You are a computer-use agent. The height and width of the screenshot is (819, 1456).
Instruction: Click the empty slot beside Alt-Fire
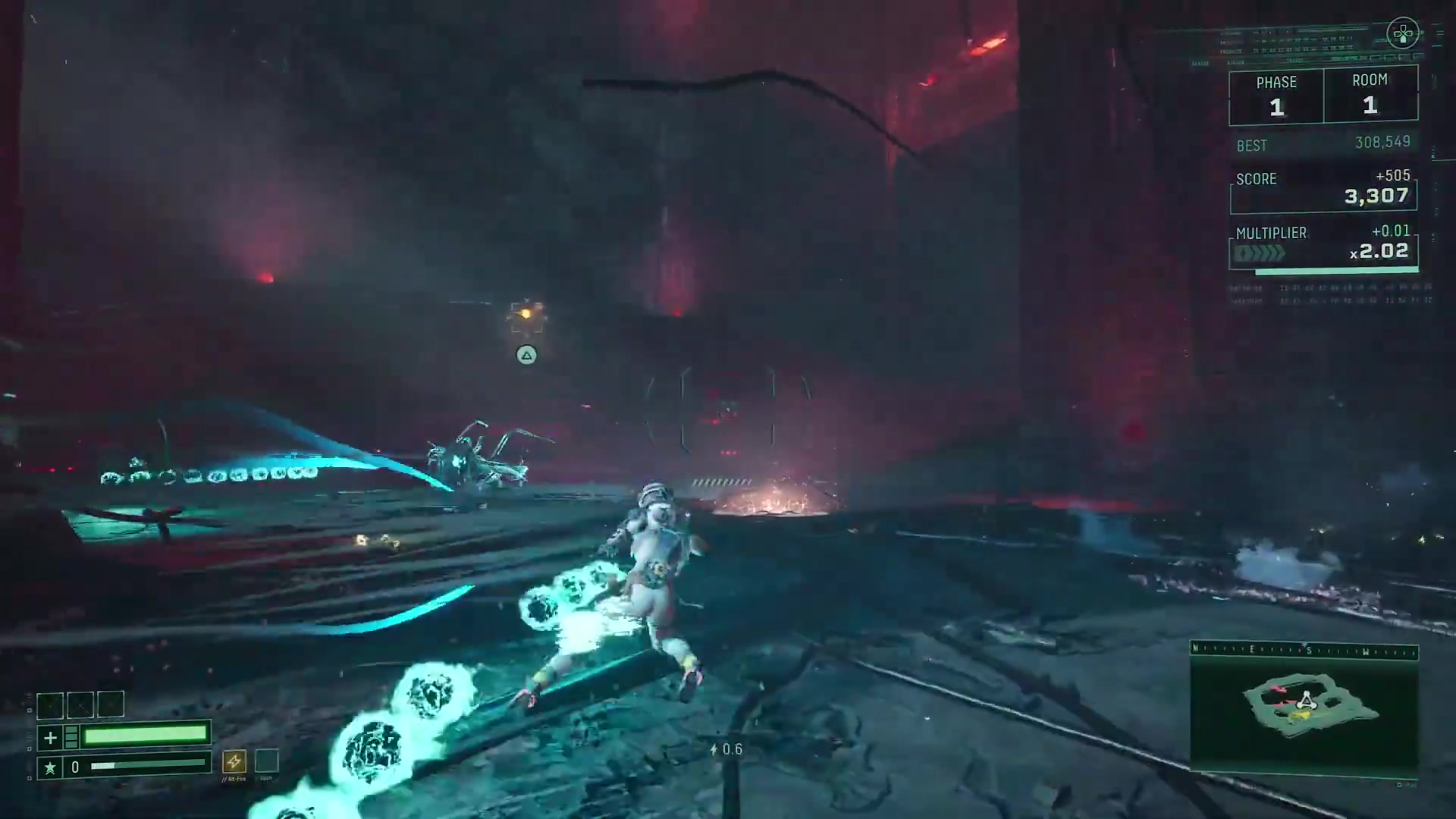tap(266, 761)
